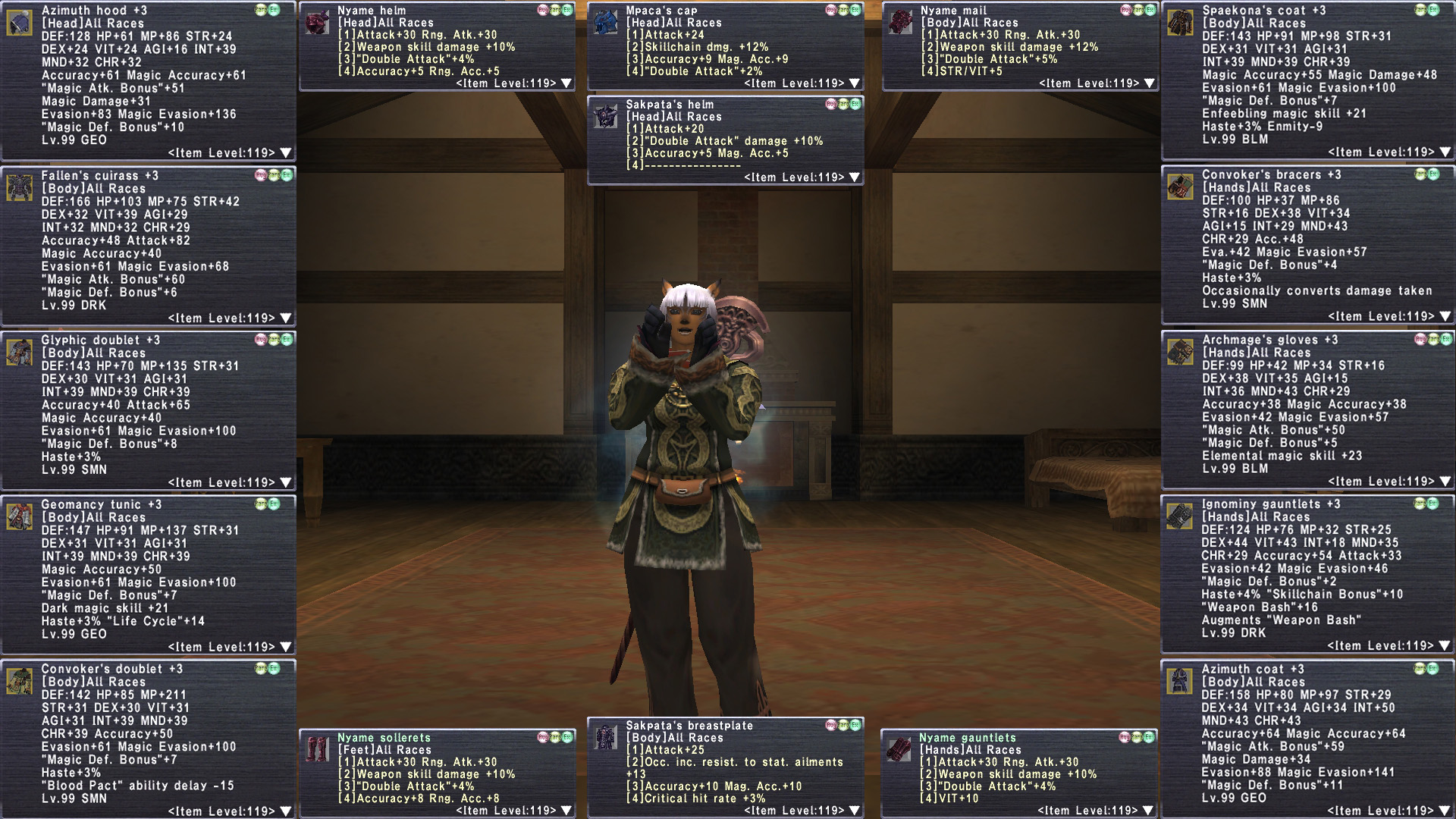Choose the Convoker's doublet +3 icon
Viewport: 1456px width, 819px height.
tap(20, 681)
